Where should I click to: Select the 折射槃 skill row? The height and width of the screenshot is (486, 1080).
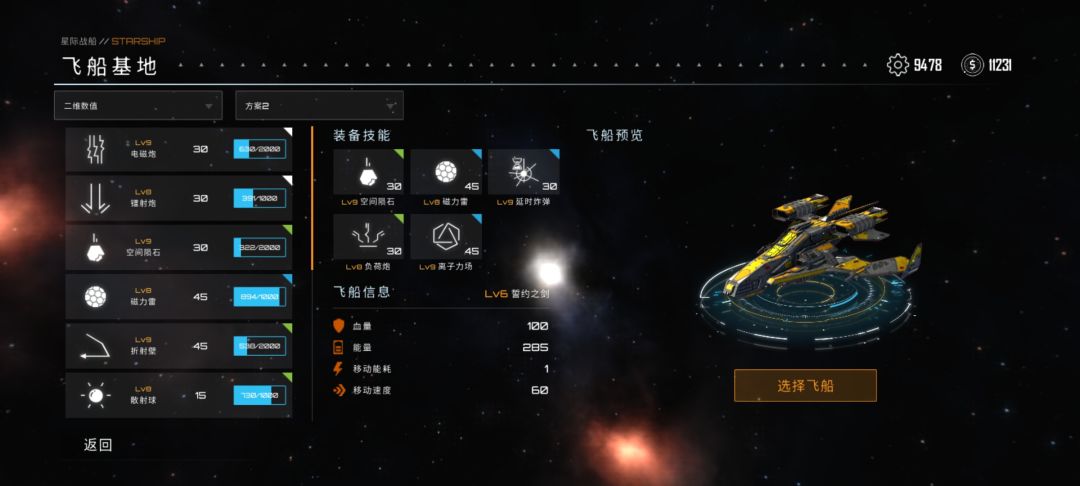point(179,345)
